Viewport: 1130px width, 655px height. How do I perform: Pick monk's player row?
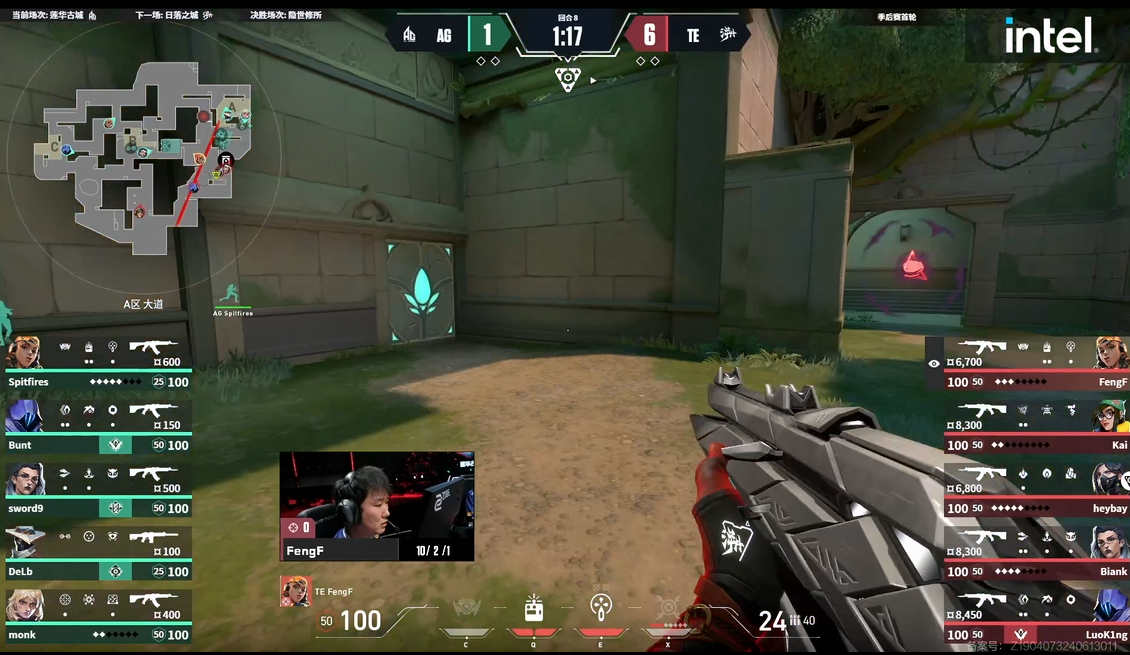click(97, 616)
